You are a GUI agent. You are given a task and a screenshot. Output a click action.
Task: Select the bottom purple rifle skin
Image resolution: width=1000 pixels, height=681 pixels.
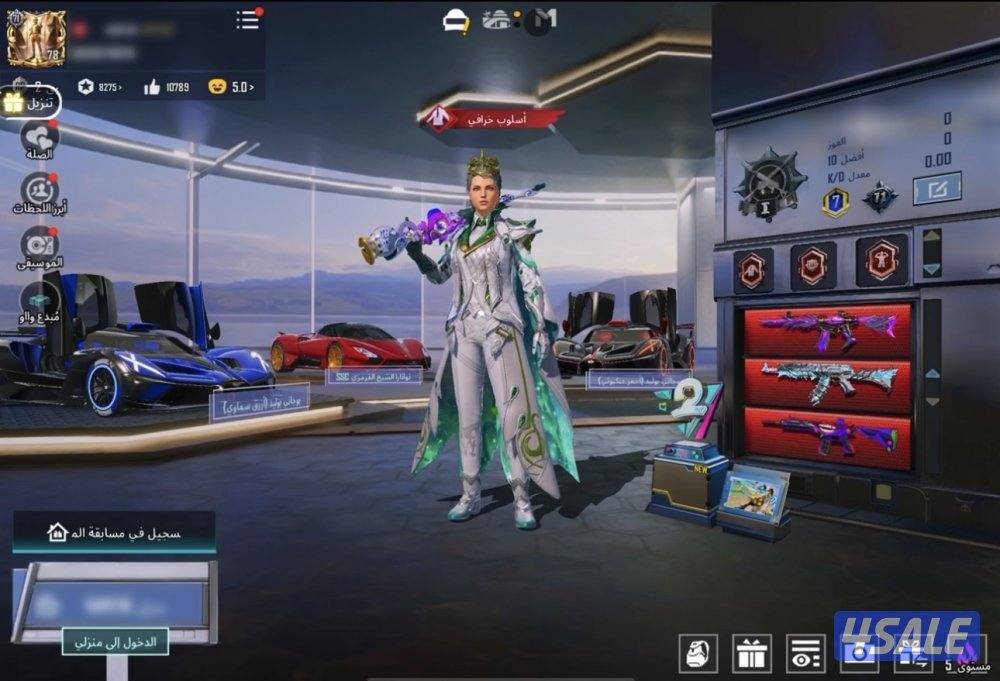click(827, 436)
